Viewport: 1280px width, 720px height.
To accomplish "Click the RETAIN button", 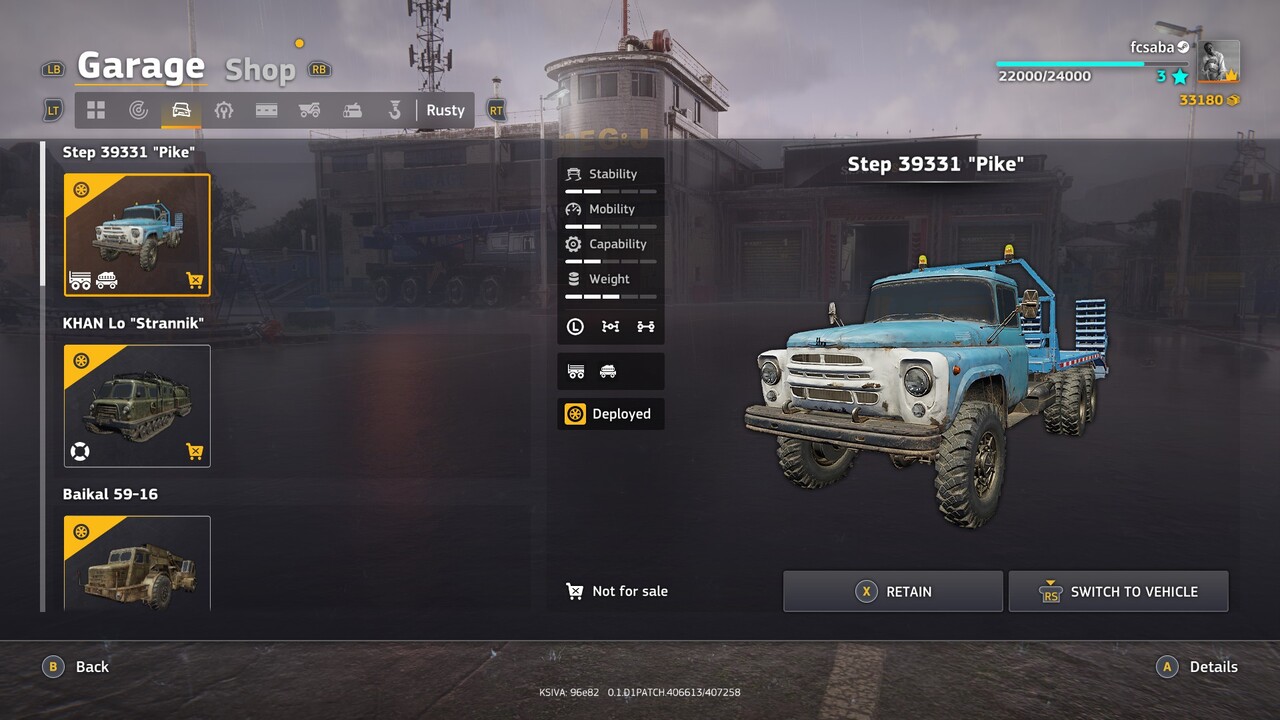I will (x=892, y=592).
